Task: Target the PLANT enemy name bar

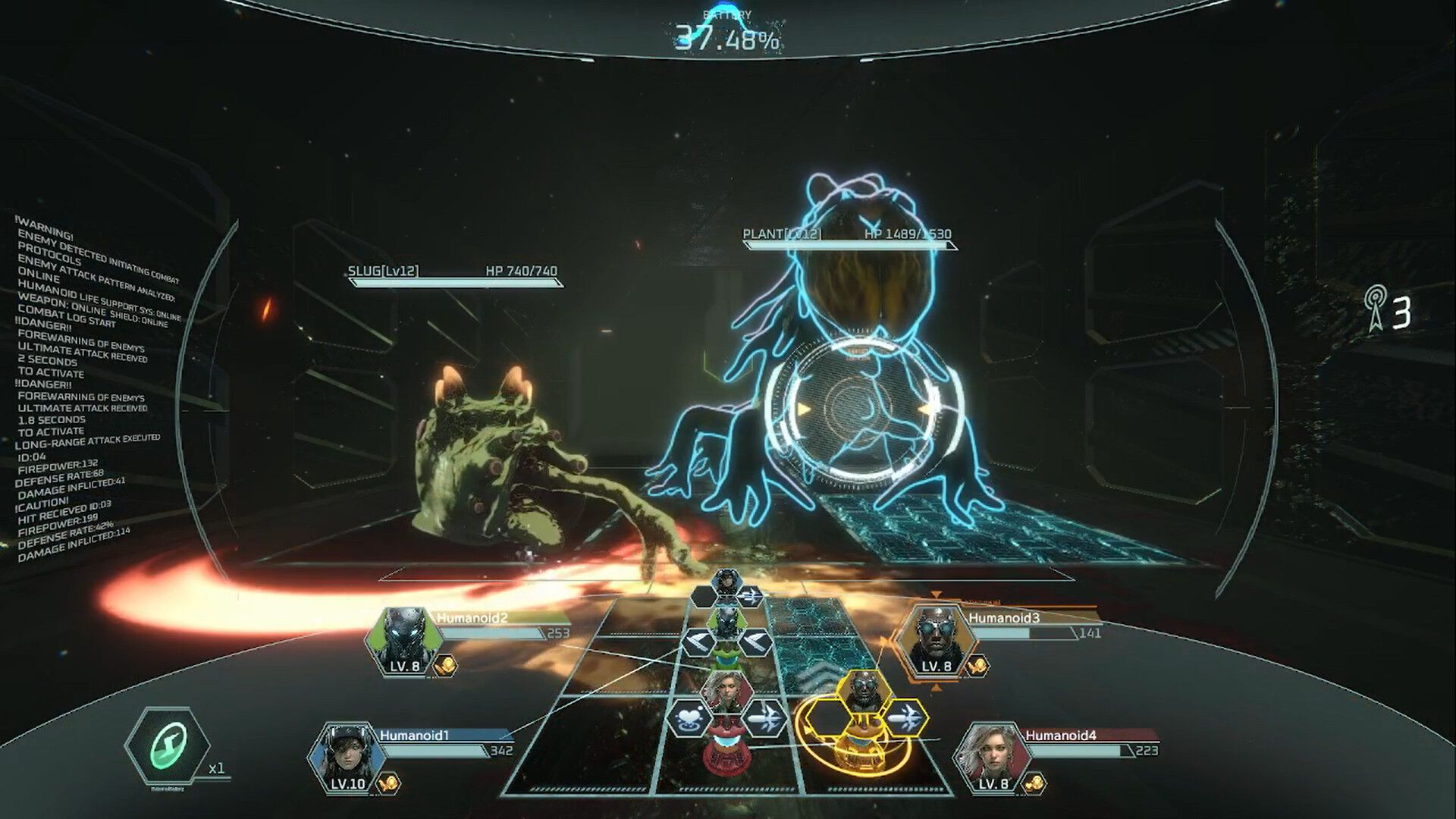Action: pos(848,236)
